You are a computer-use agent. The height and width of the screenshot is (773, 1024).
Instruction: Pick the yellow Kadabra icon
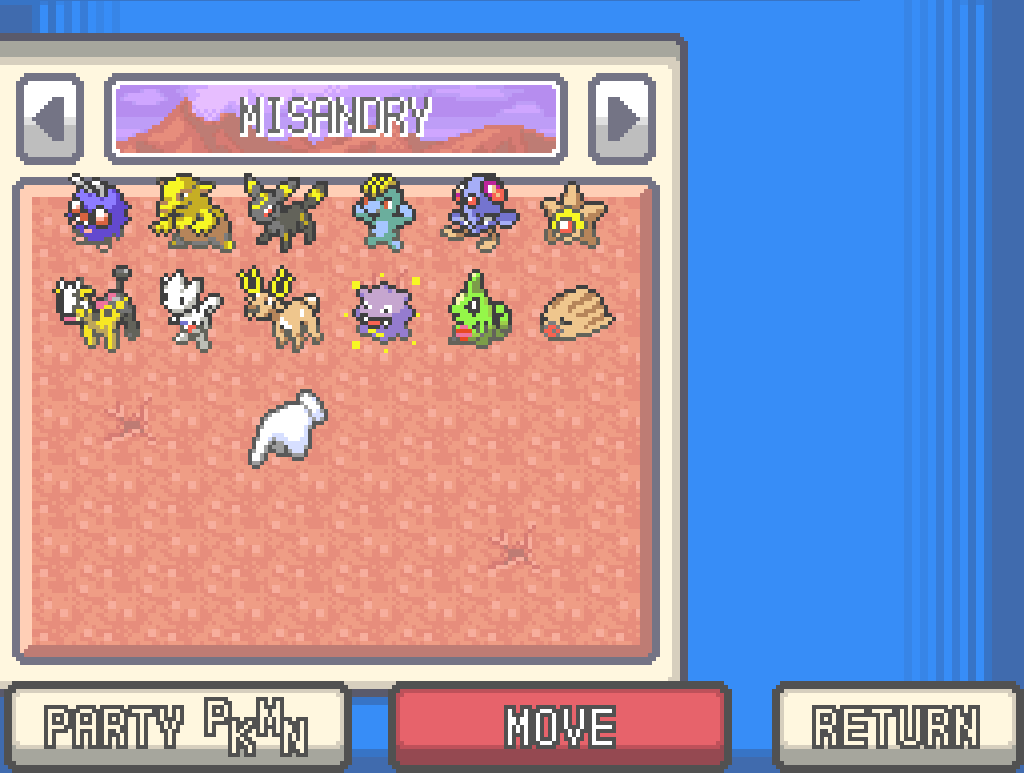[x=190, y=213]
